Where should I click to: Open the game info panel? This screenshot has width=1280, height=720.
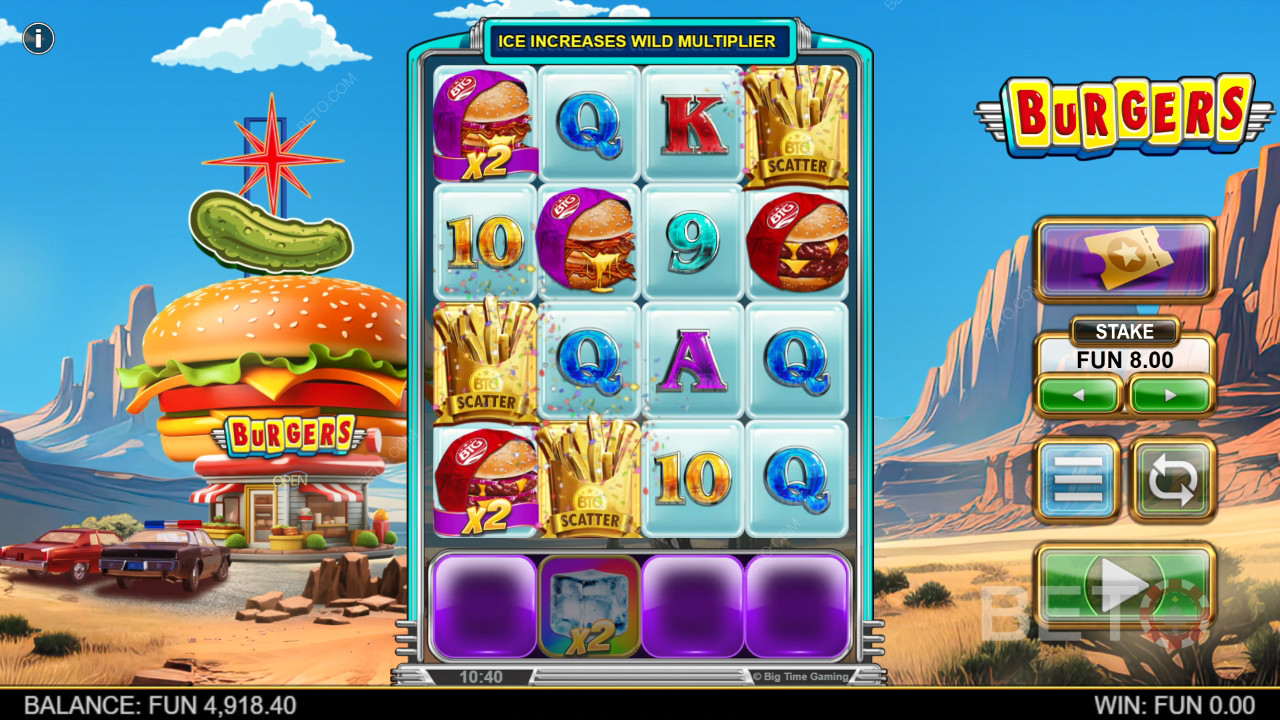tap(38, 39)
